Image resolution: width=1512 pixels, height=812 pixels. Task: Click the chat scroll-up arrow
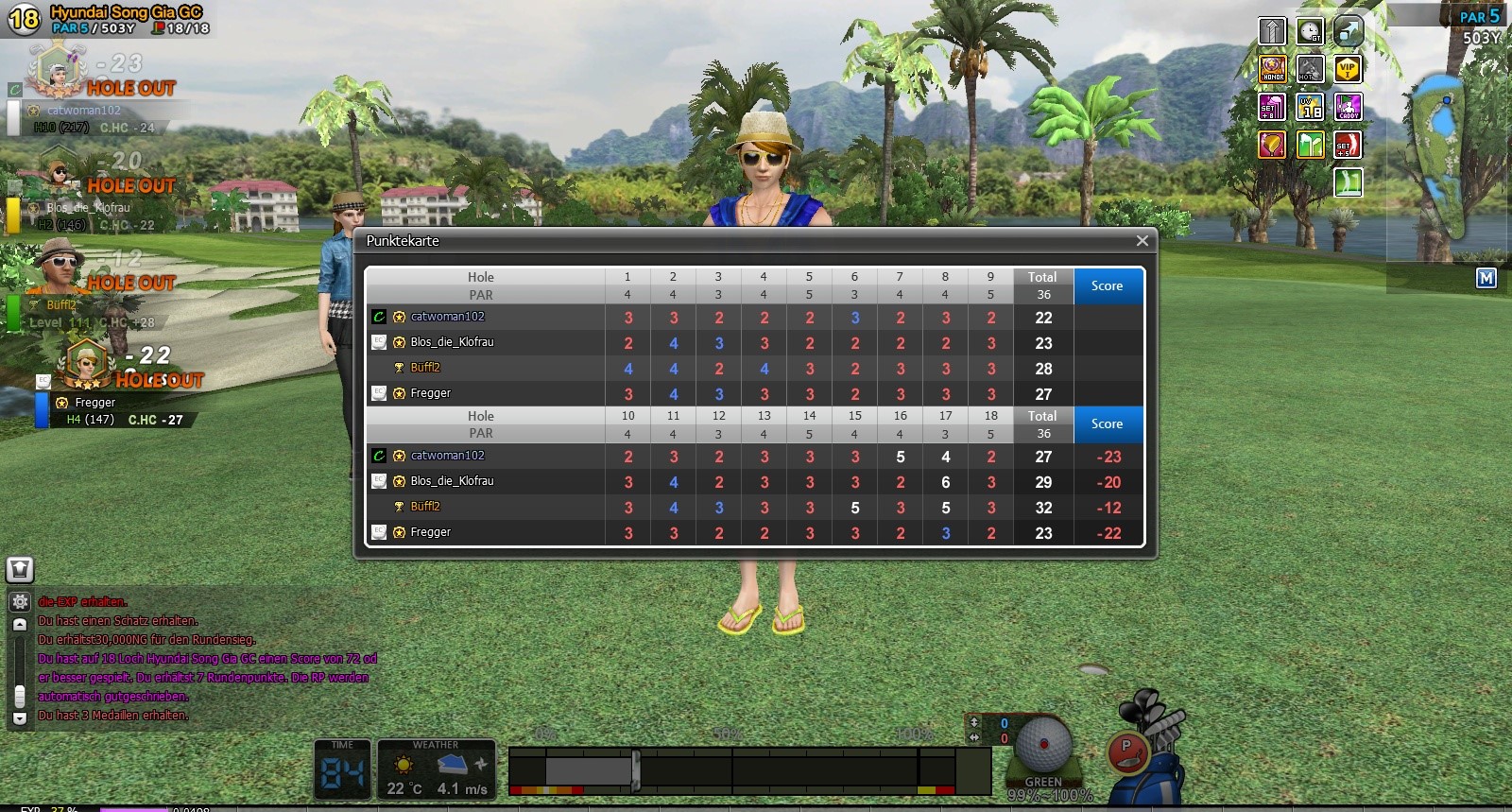click(20, 625)
